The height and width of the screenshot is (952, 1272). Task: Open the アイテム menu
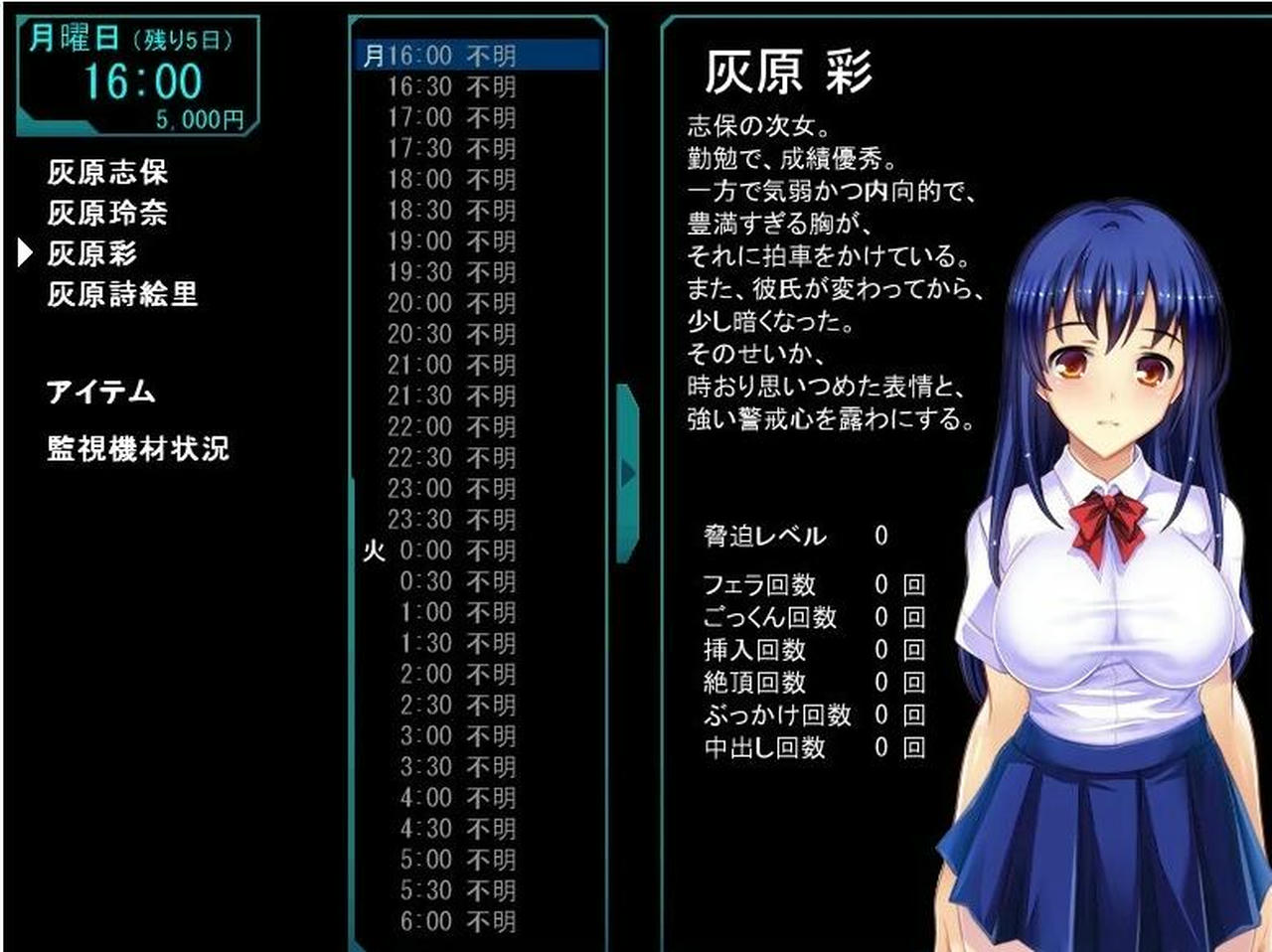tap(99, 392)
